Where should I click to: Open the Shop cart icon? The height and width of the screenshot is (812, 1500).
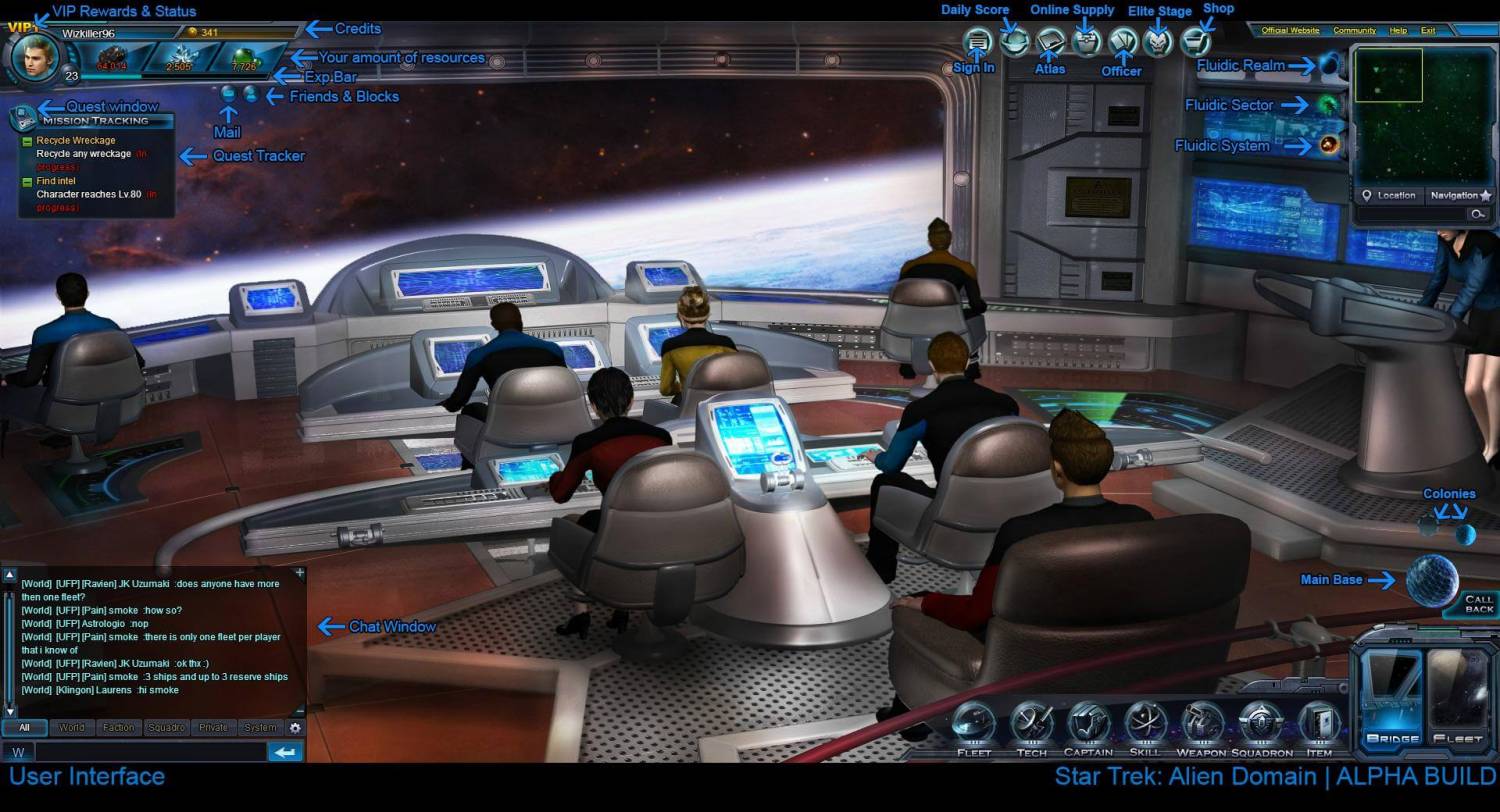[x=1195, y=42]
